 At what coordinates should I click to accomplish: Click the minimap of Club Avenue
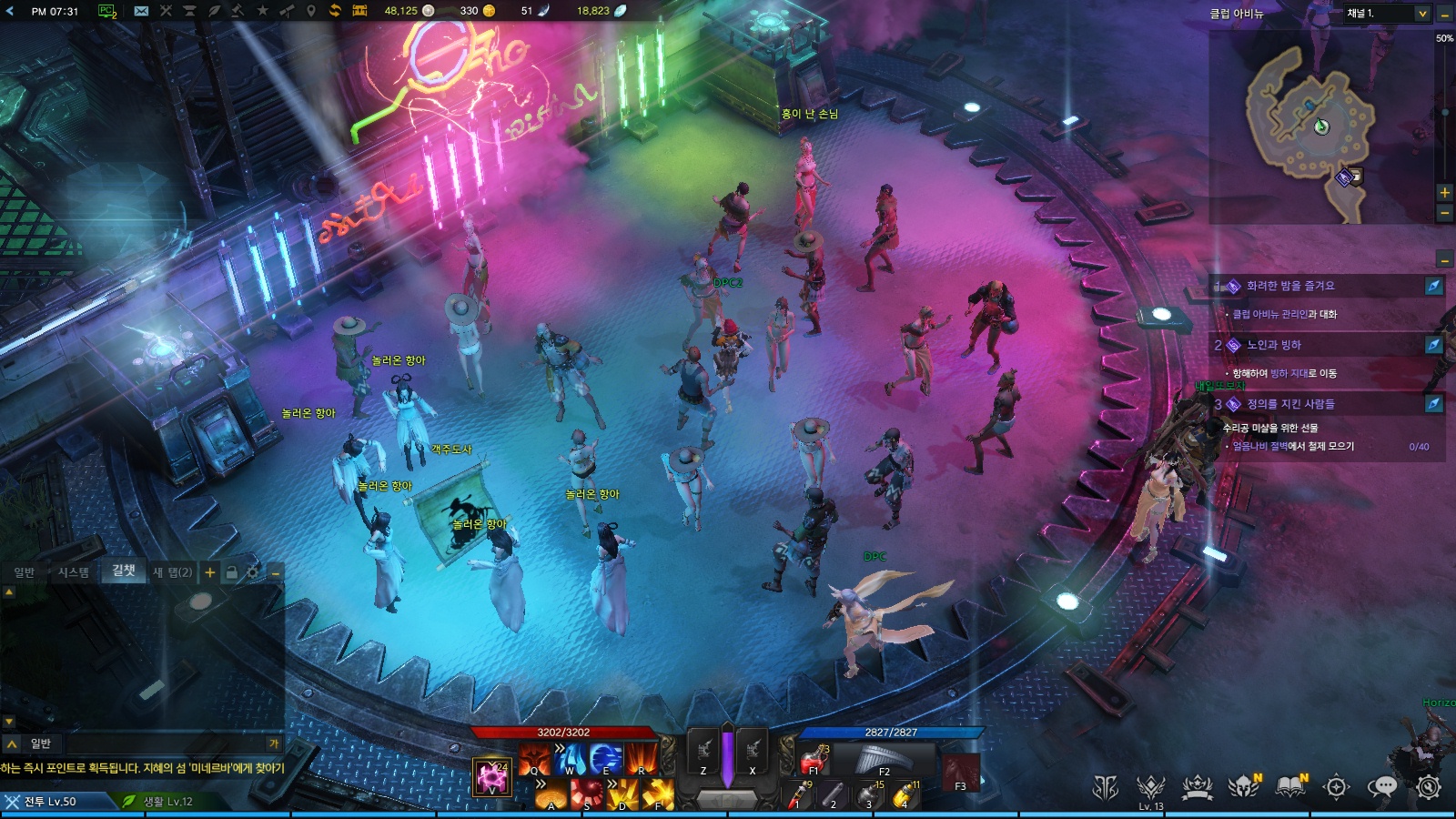(1310, 127)
